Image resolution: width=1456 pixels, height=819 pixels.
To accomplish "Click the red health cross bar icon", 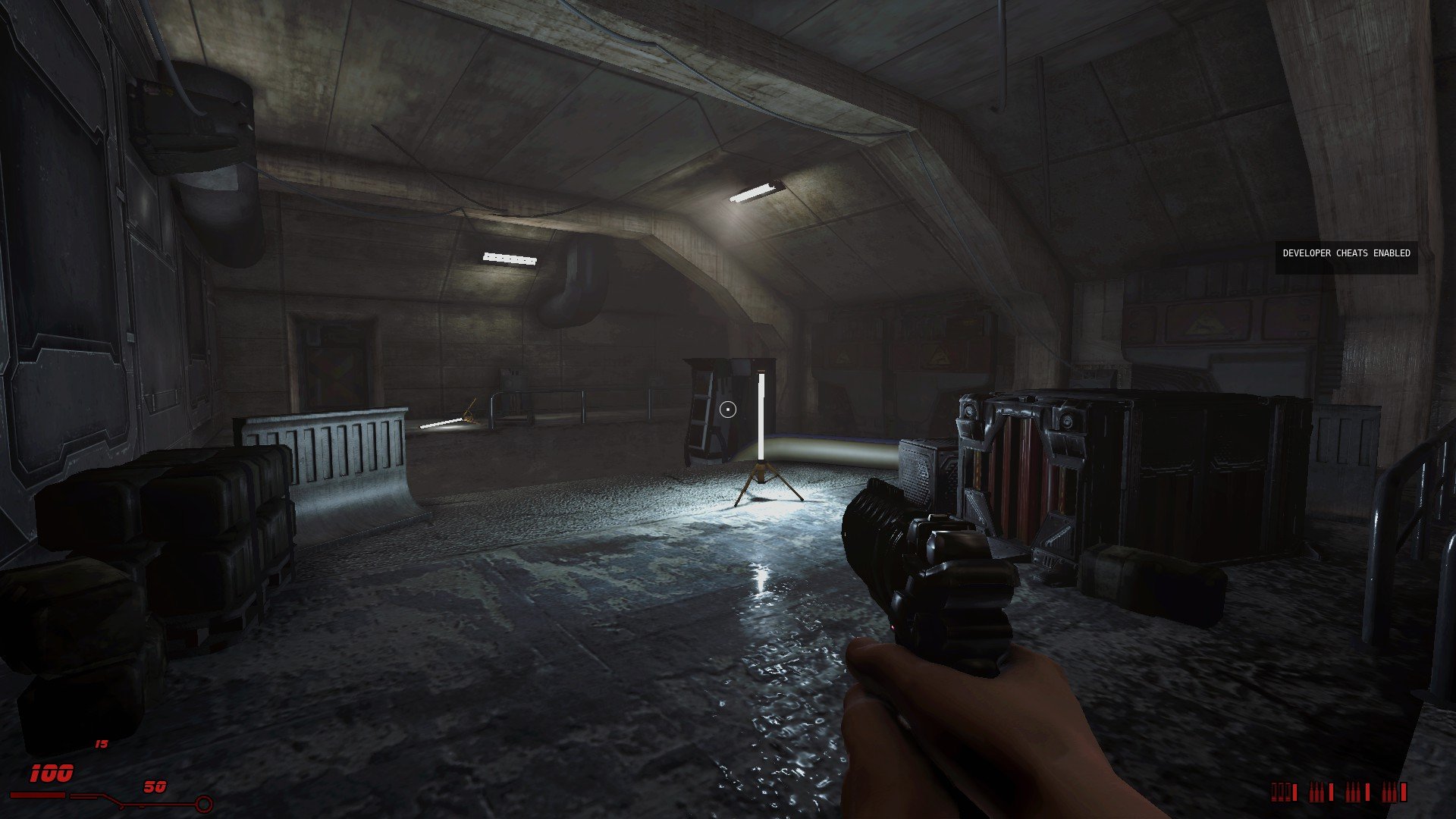I will 38,795.
